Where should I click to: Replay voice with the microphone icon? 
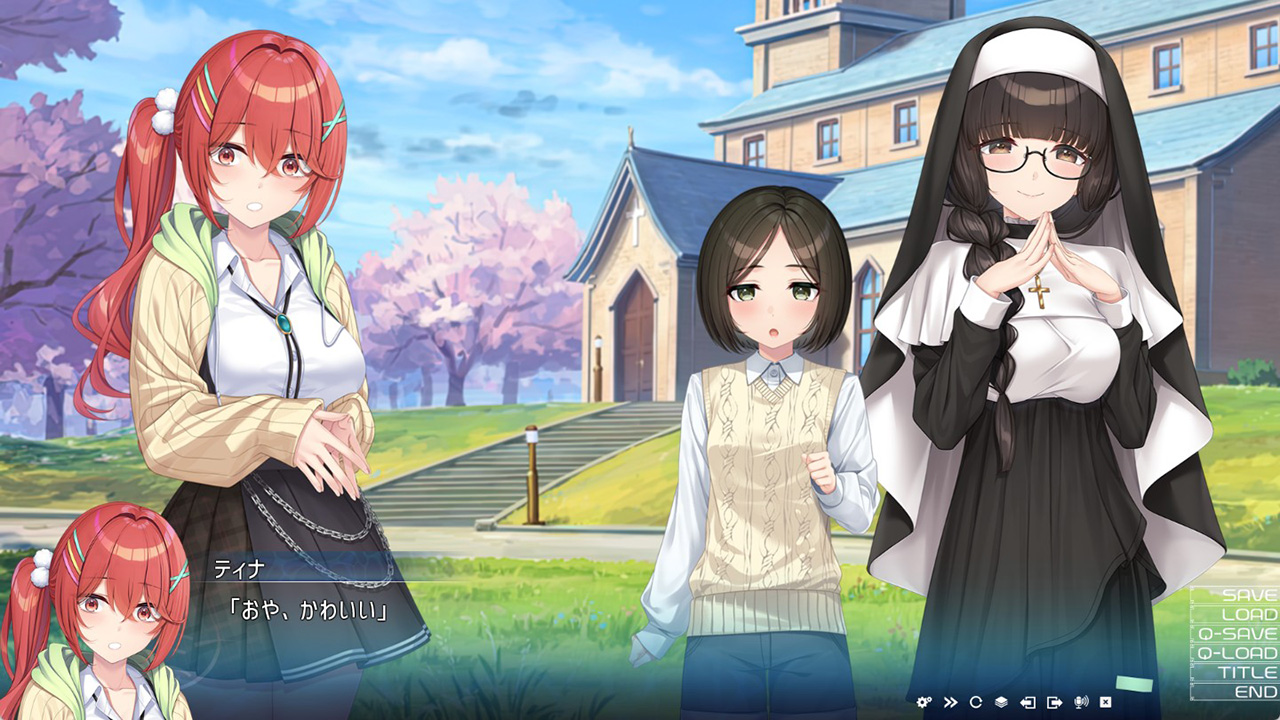click(x=1080, y=702)
